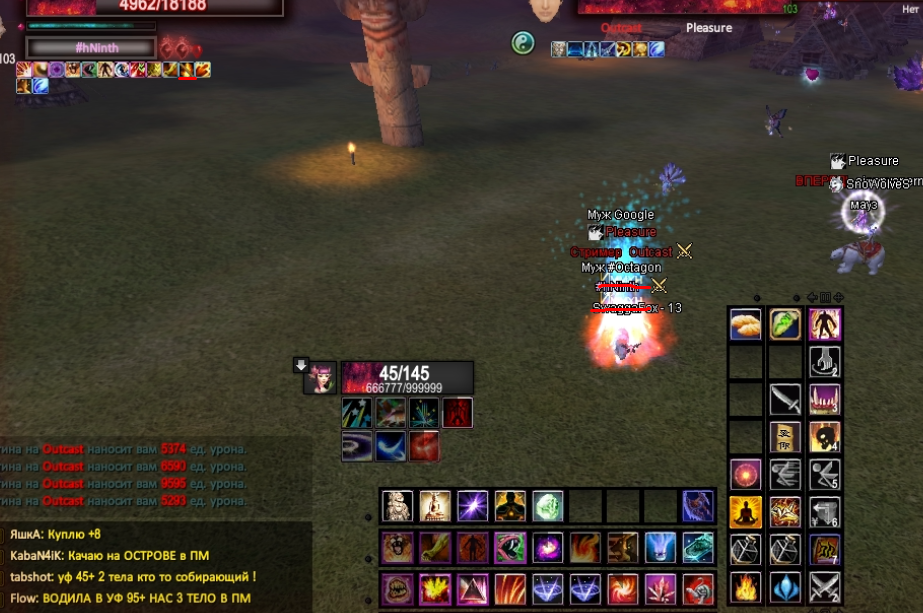This screenshot has width=923, height=613.
Task: Click the pink-haired fairy pet portrait
Action: tap(320, 378)
